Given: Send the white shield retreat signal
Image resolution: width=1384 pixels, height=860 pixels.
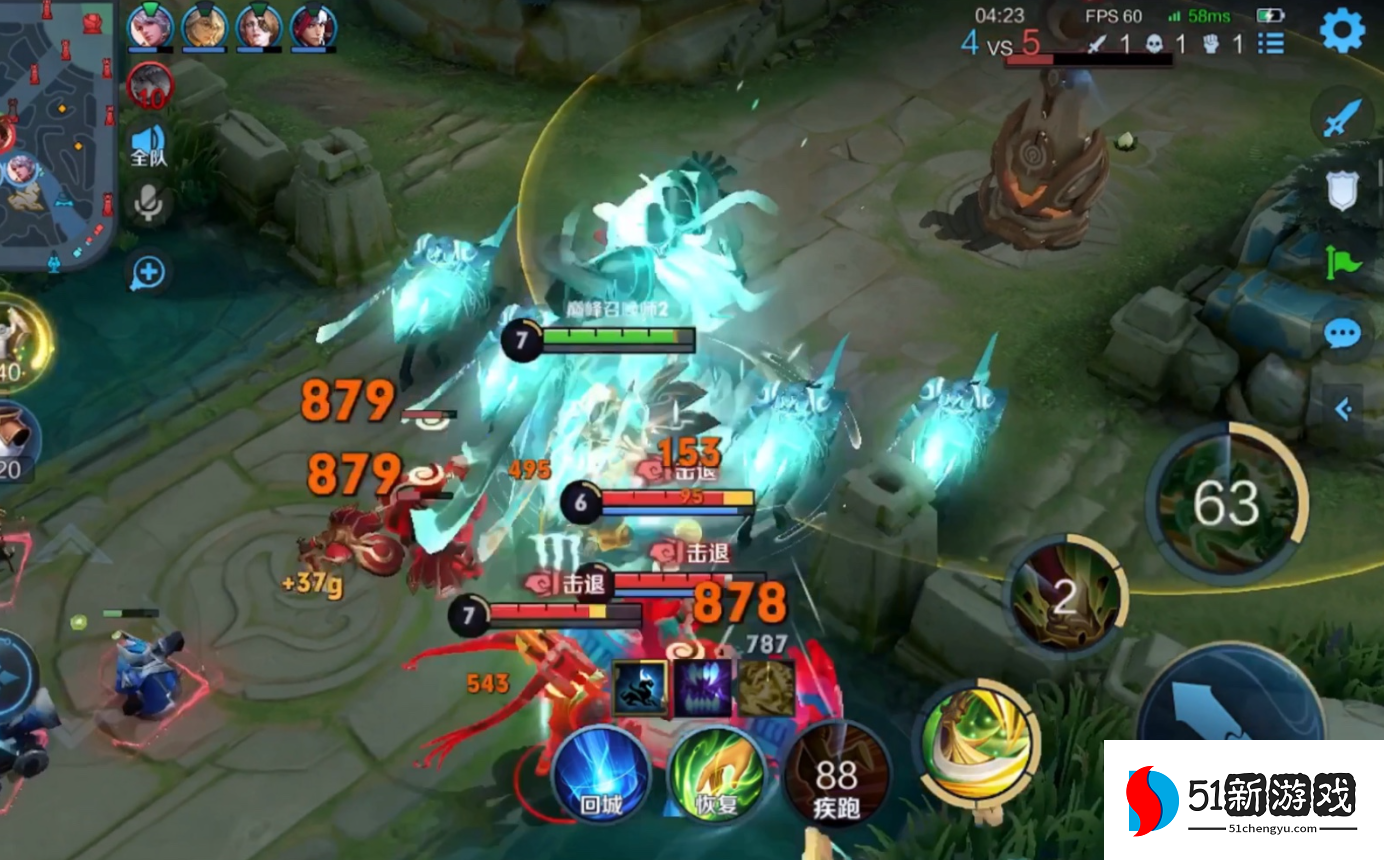Looking at the screenshot, I should point(1342,190).
